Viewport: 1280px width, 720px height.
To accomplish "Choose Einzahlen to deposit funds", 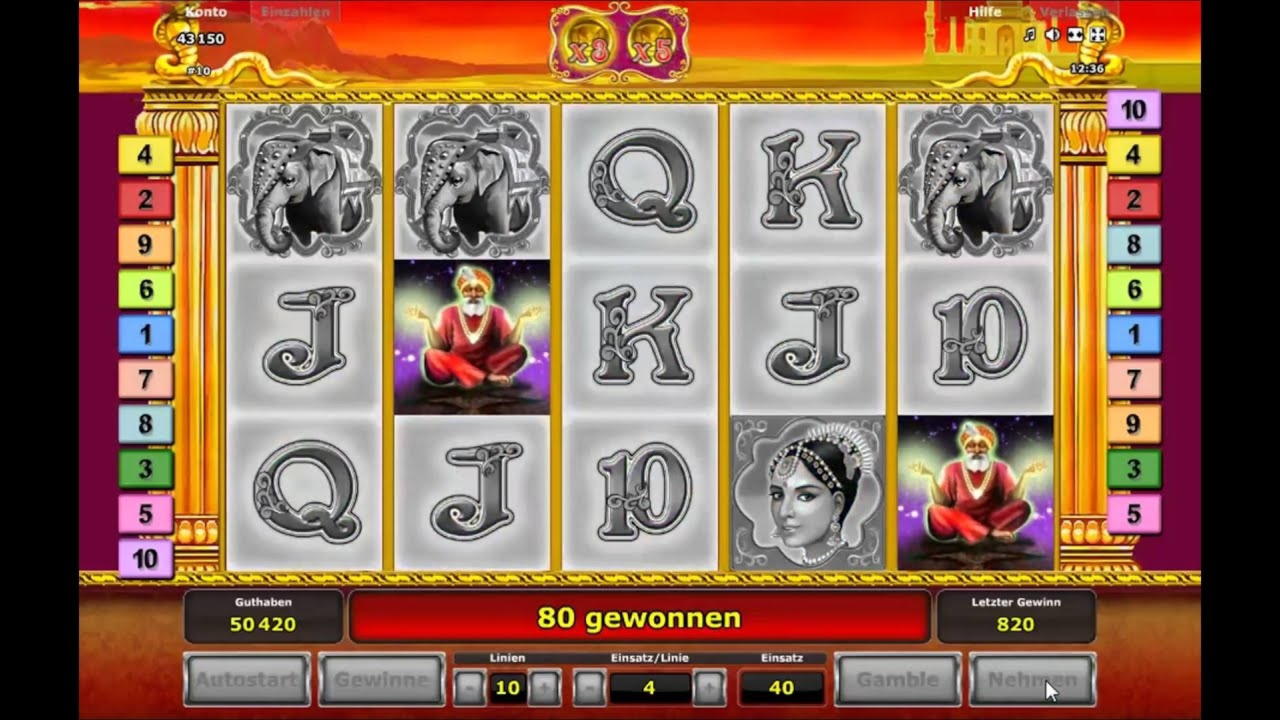I will click(295, 12).
